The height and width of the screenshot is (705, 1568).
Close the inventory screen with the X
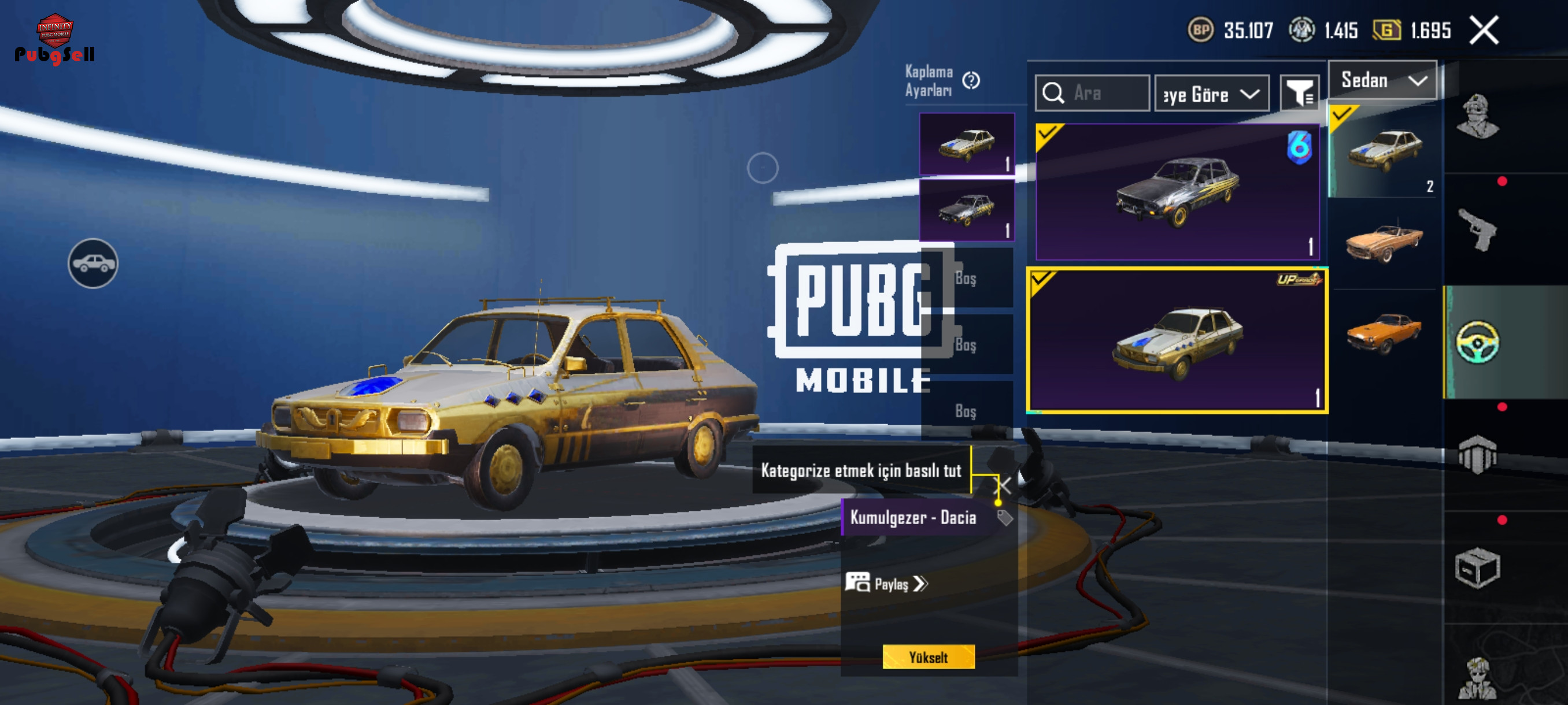click(x=1484, y=31)
